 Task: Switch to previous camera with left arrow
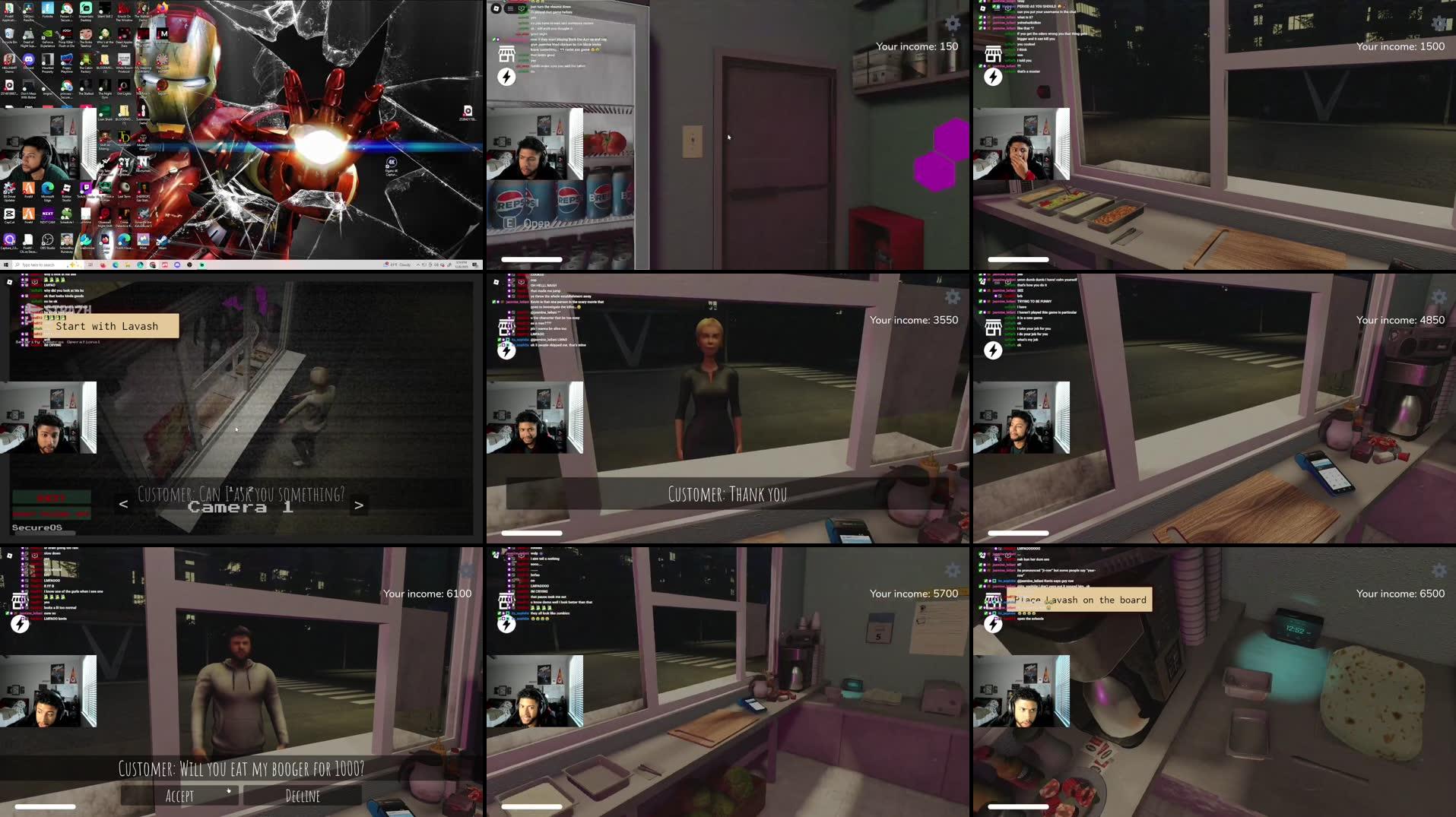[122, 502]
